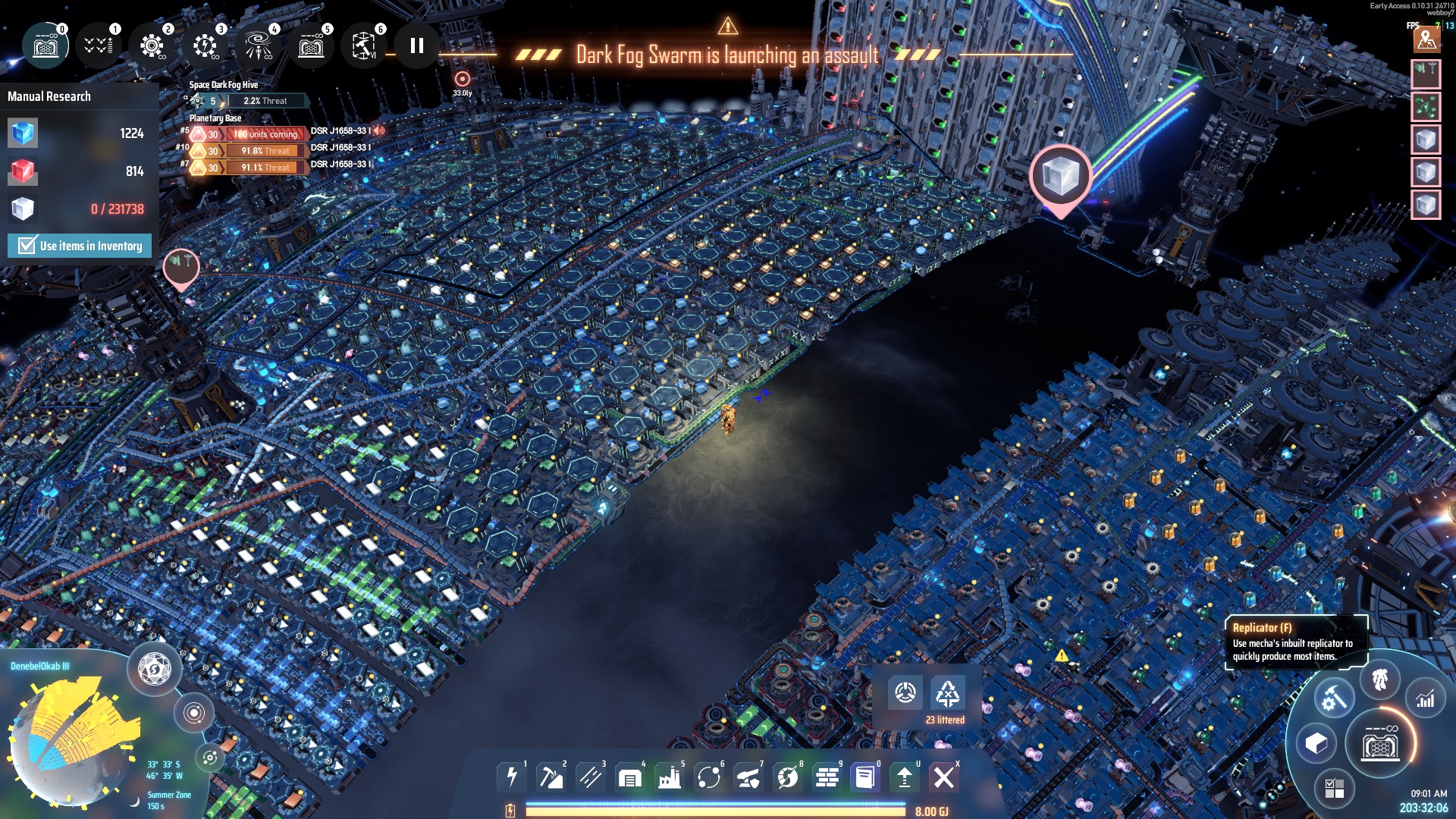Open the Replicator panel
The width and height of the screenshot is (1456, 819).
[x=1380, y=745]
